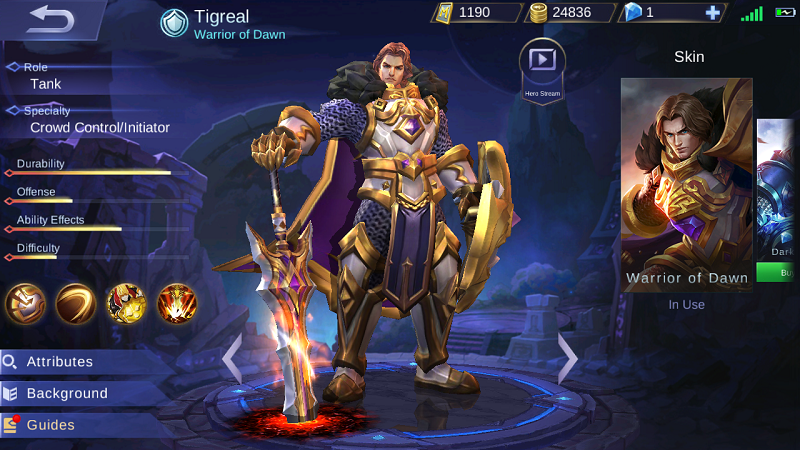
Task: Open the Attributes section
Action: [60, 362]
